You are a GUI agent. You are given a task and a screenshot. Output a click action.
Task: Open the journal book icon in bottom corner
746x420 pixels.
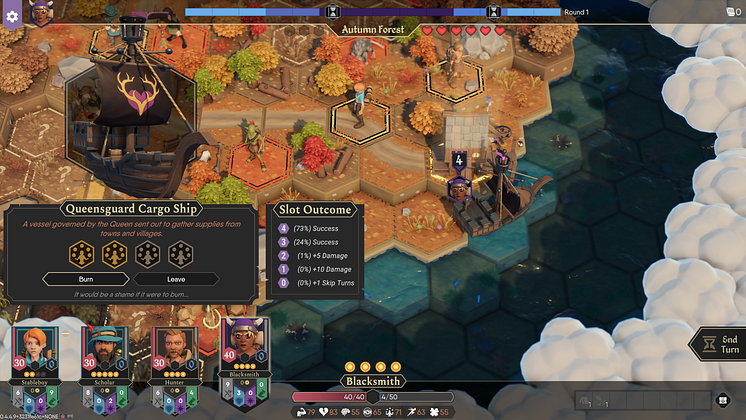pos(724,401)
